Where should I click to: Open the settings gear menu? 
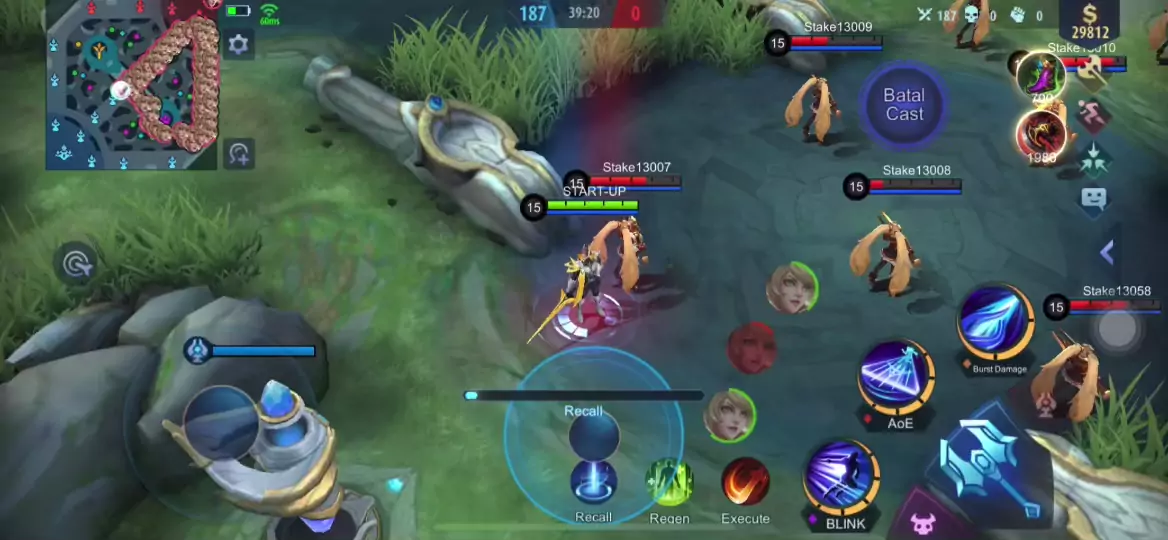point(238,44)
